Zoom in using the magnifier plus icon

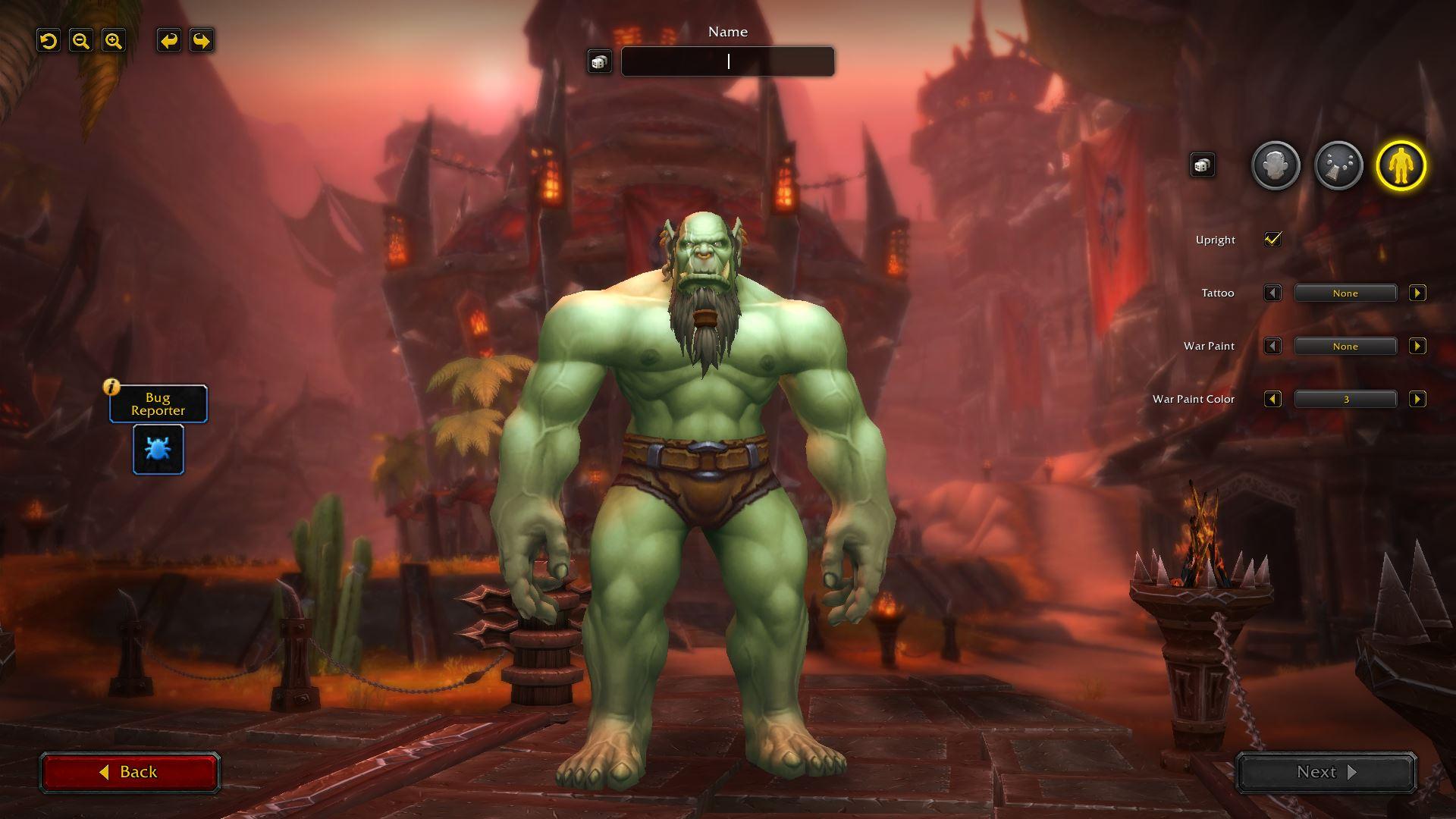point(114,41)
